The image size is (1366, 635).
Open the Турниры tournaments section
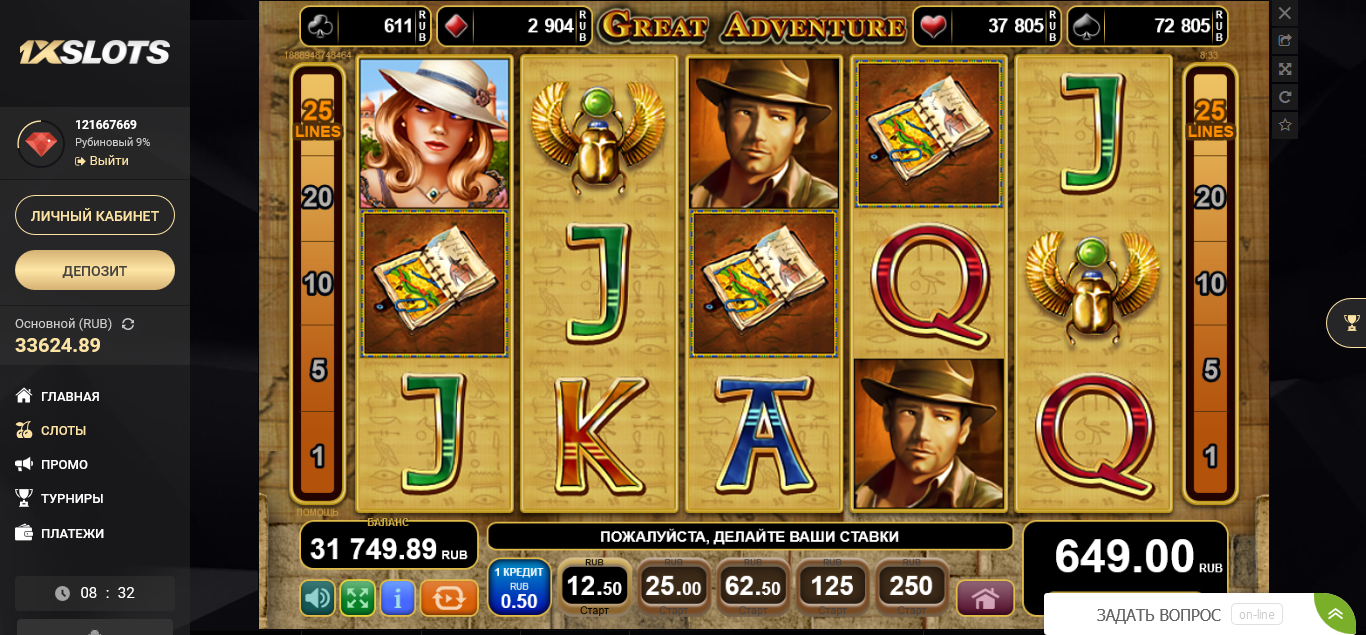(x=72, y=499)
